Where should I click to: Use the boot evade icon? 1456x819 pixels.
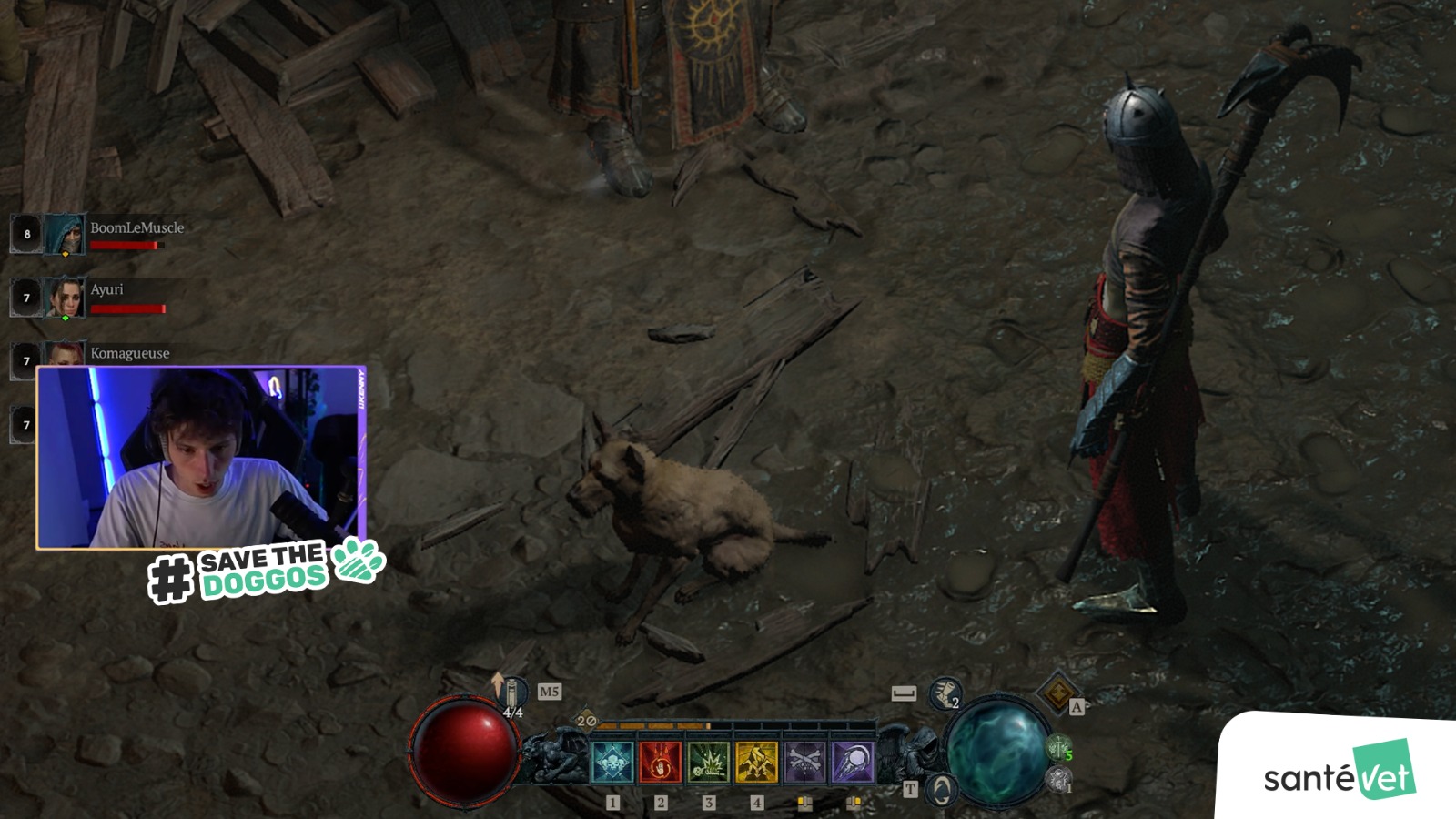click(945, 694)
